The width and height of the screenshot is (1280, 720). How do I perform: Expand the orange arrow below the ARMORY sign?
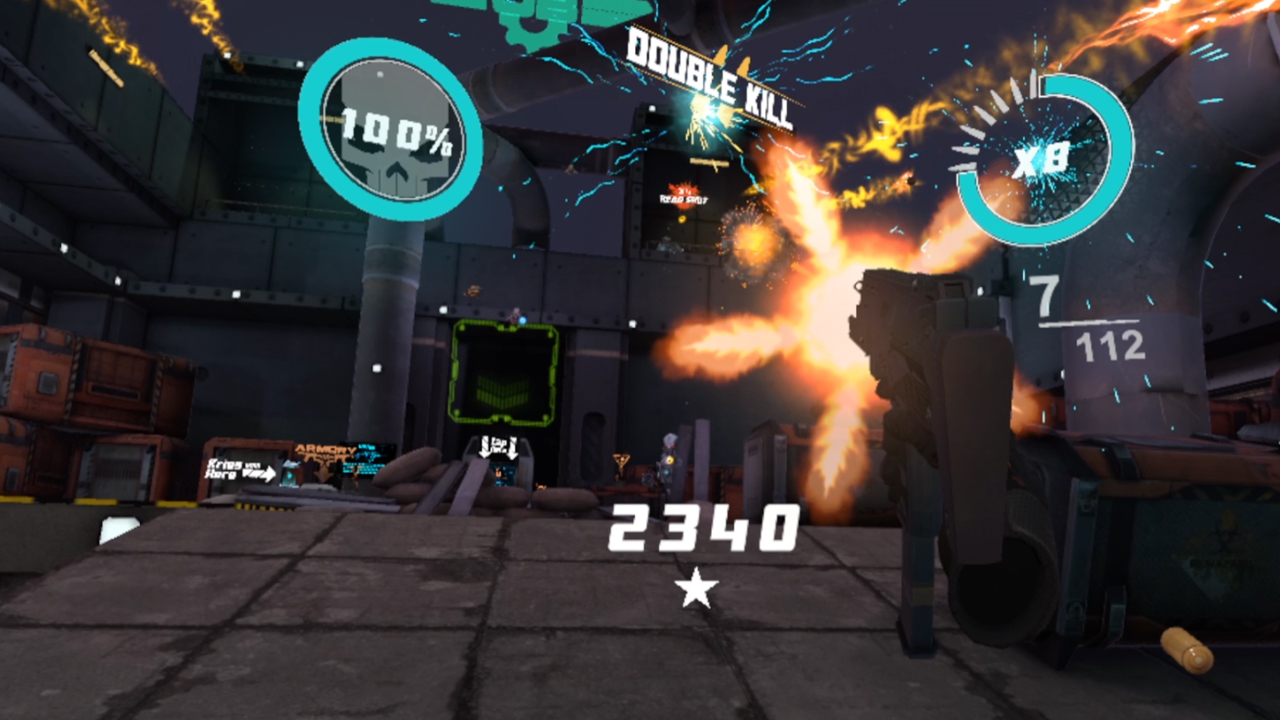point(323,476)
